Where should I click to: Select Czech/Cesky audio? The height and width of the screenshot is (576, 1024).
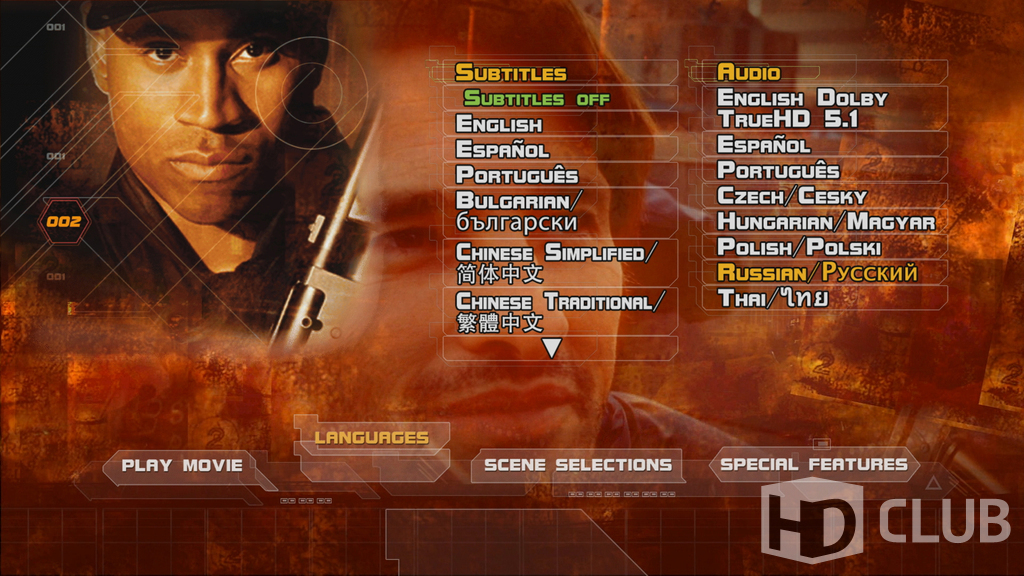[792, 196]
